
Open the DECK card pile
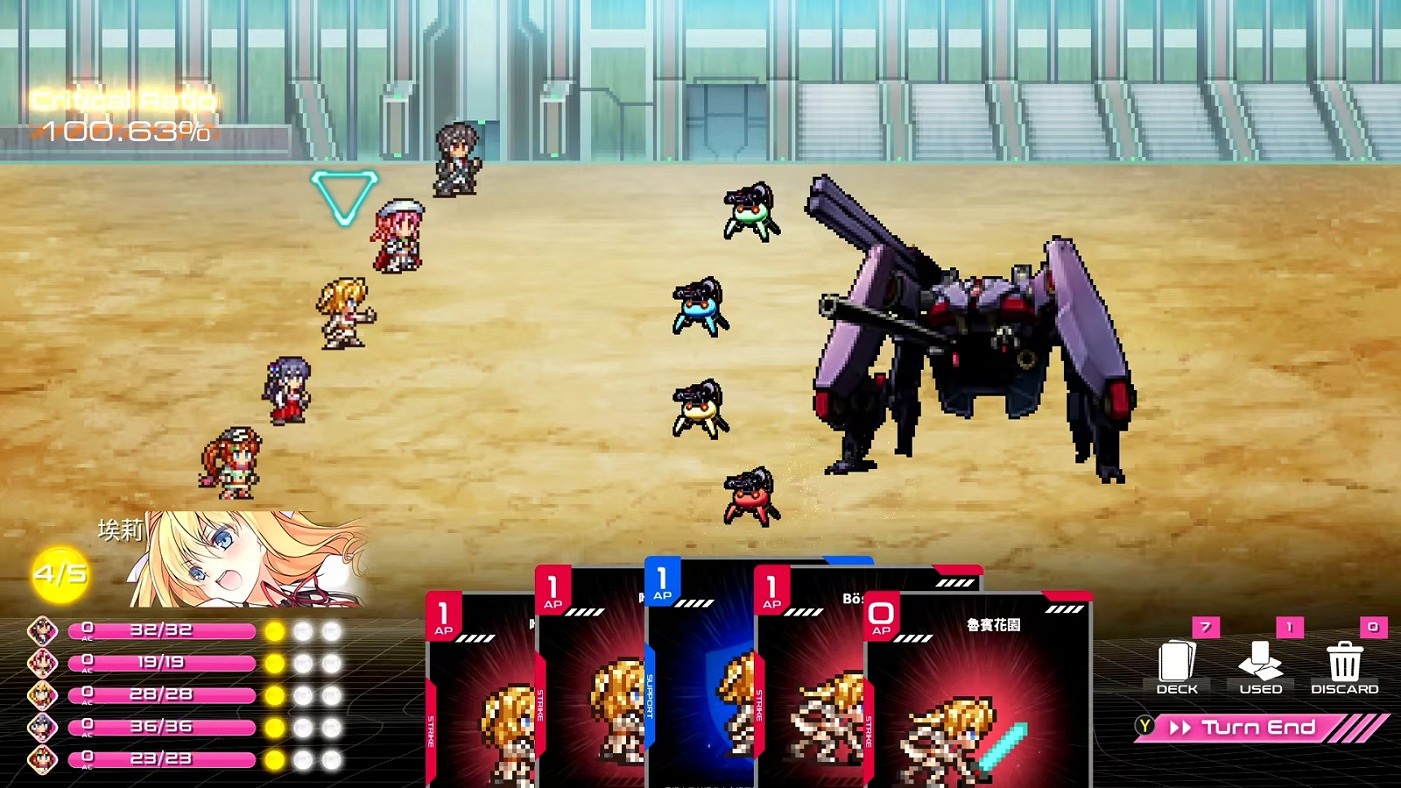[1177, 663]
